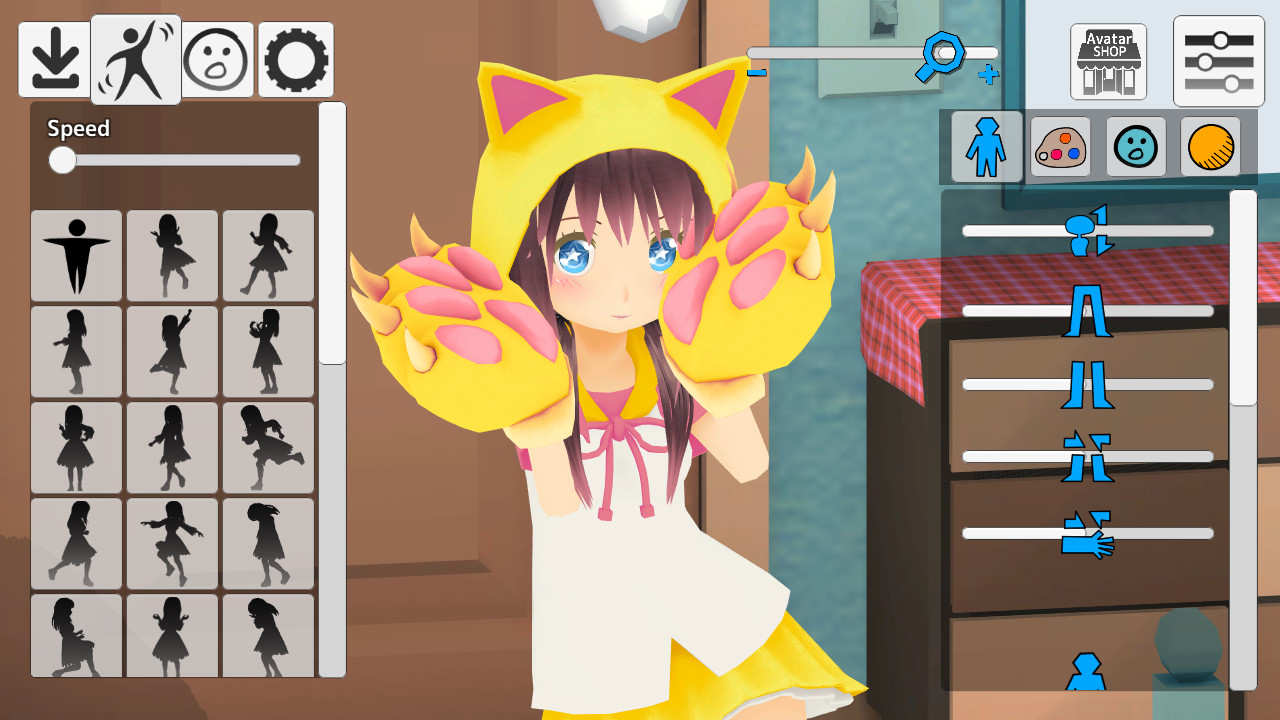Open the pose animation tab
Screen dimensions: 1280x720
click(135, 58)
